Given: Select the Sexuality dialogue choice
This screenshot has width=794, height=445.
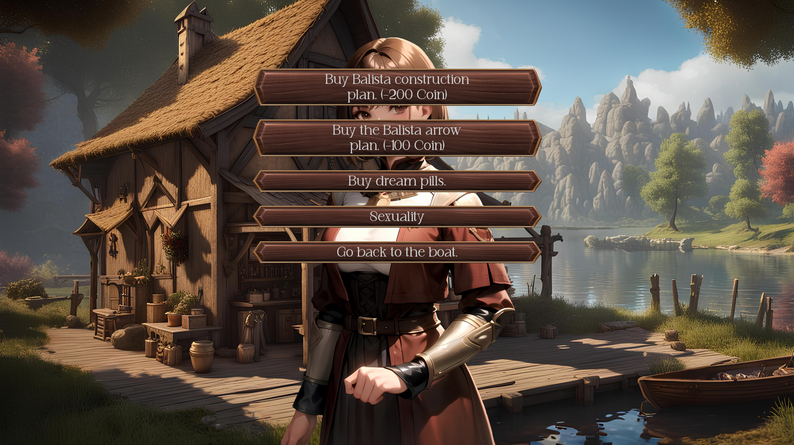Looking at the screenshot, I should click(397, 216).
